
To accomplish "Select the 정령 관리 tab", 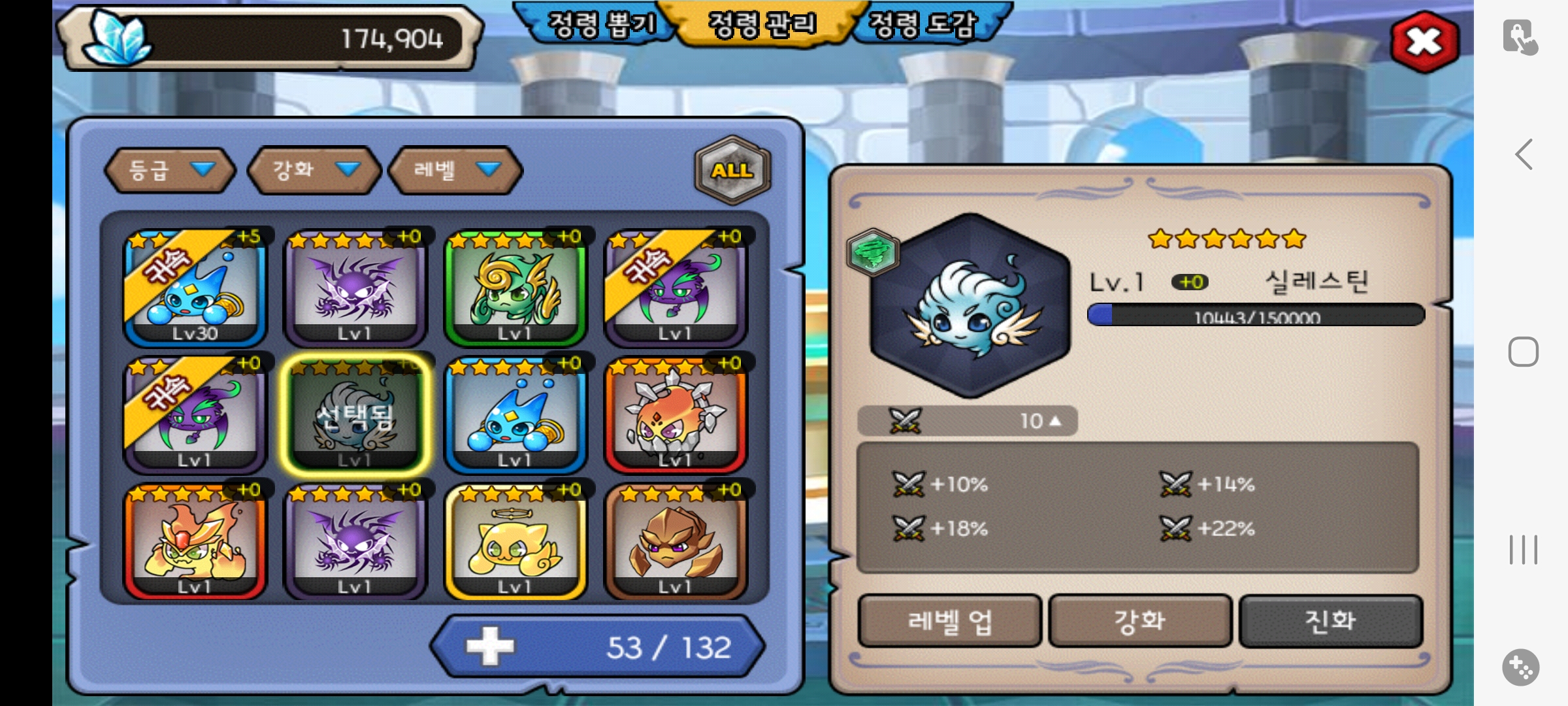I will point(762,25).
